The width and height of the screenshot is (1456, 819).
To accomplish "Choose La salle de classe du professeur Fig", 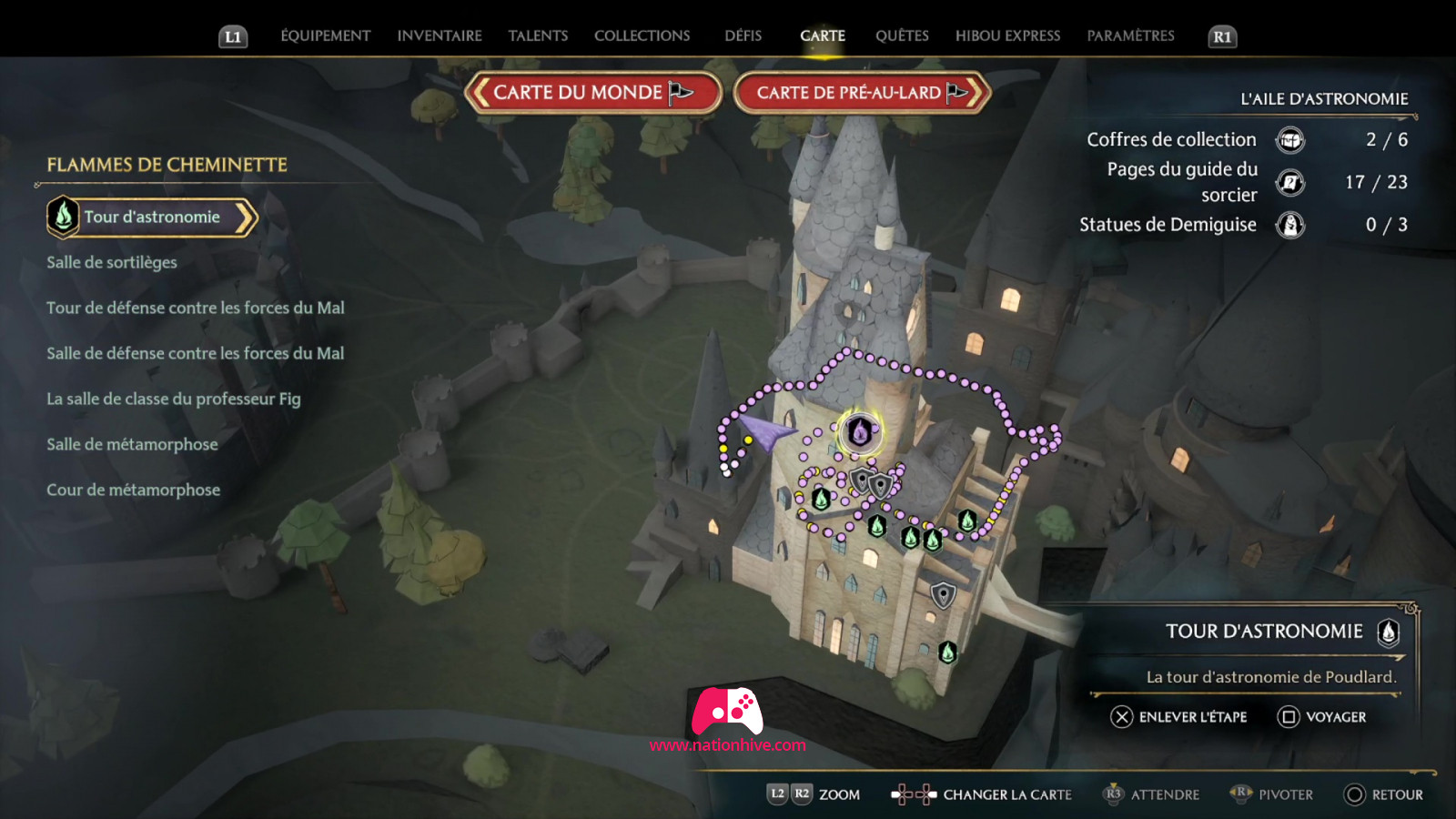I will 174,399.
